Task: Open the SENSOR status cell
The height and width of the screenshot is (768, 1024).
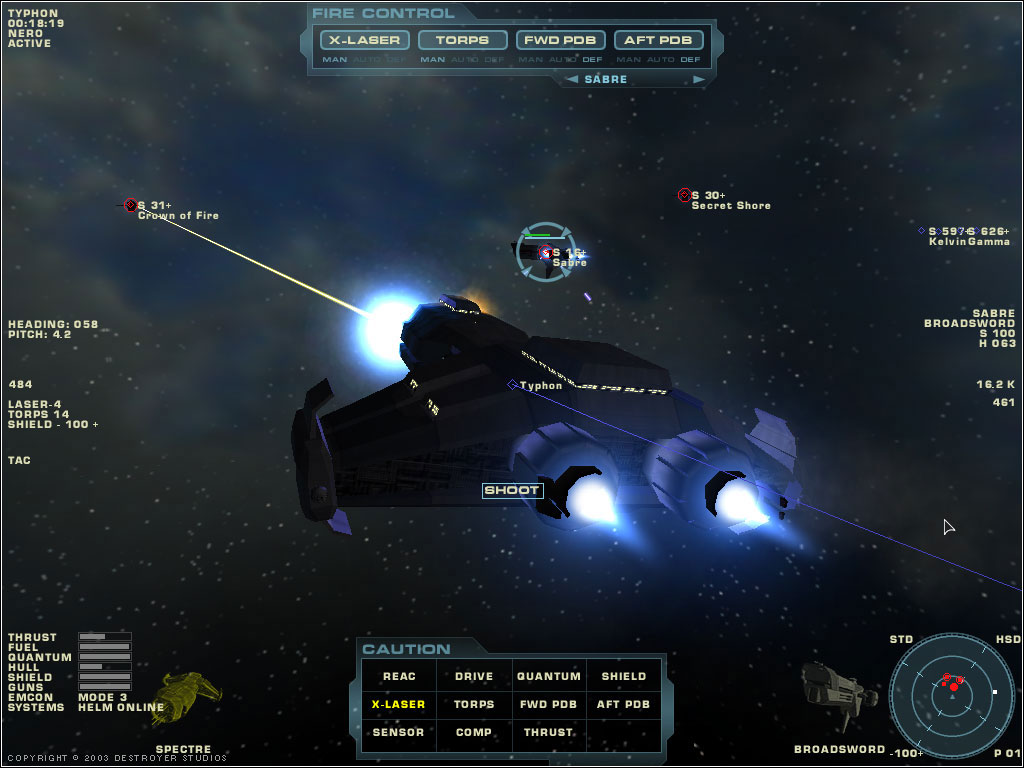Action: 399,733
